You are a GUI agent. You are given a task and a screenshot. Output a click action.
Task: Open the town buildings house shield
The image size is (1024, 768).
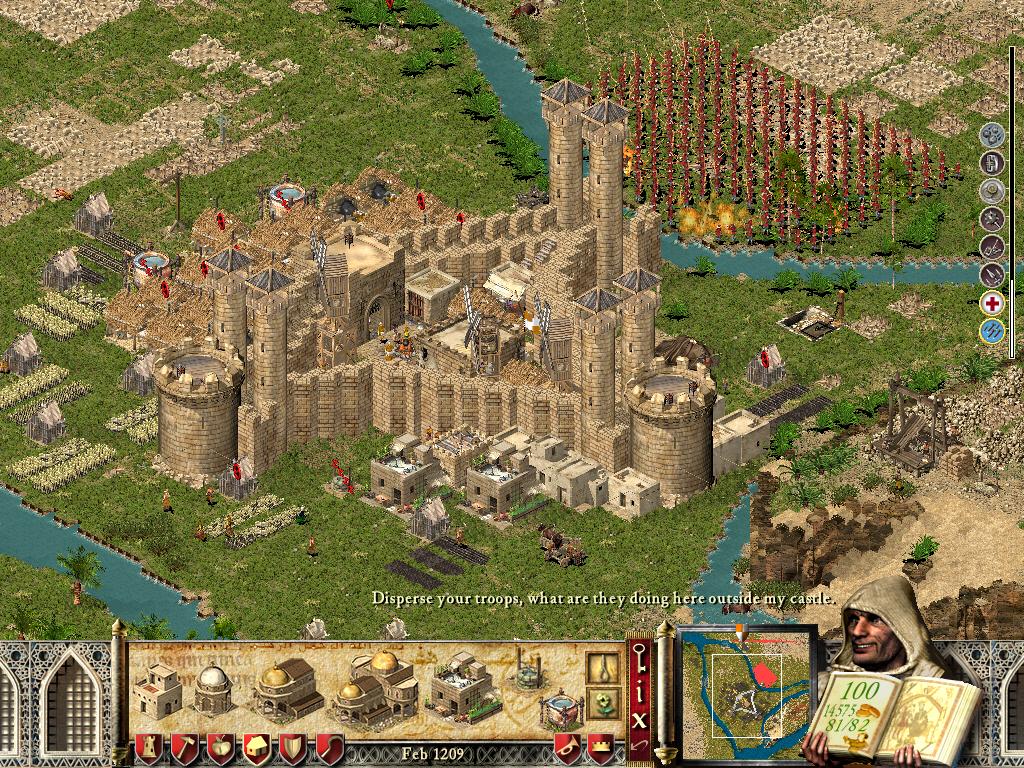pyautogui.click(x=257, y=747)
